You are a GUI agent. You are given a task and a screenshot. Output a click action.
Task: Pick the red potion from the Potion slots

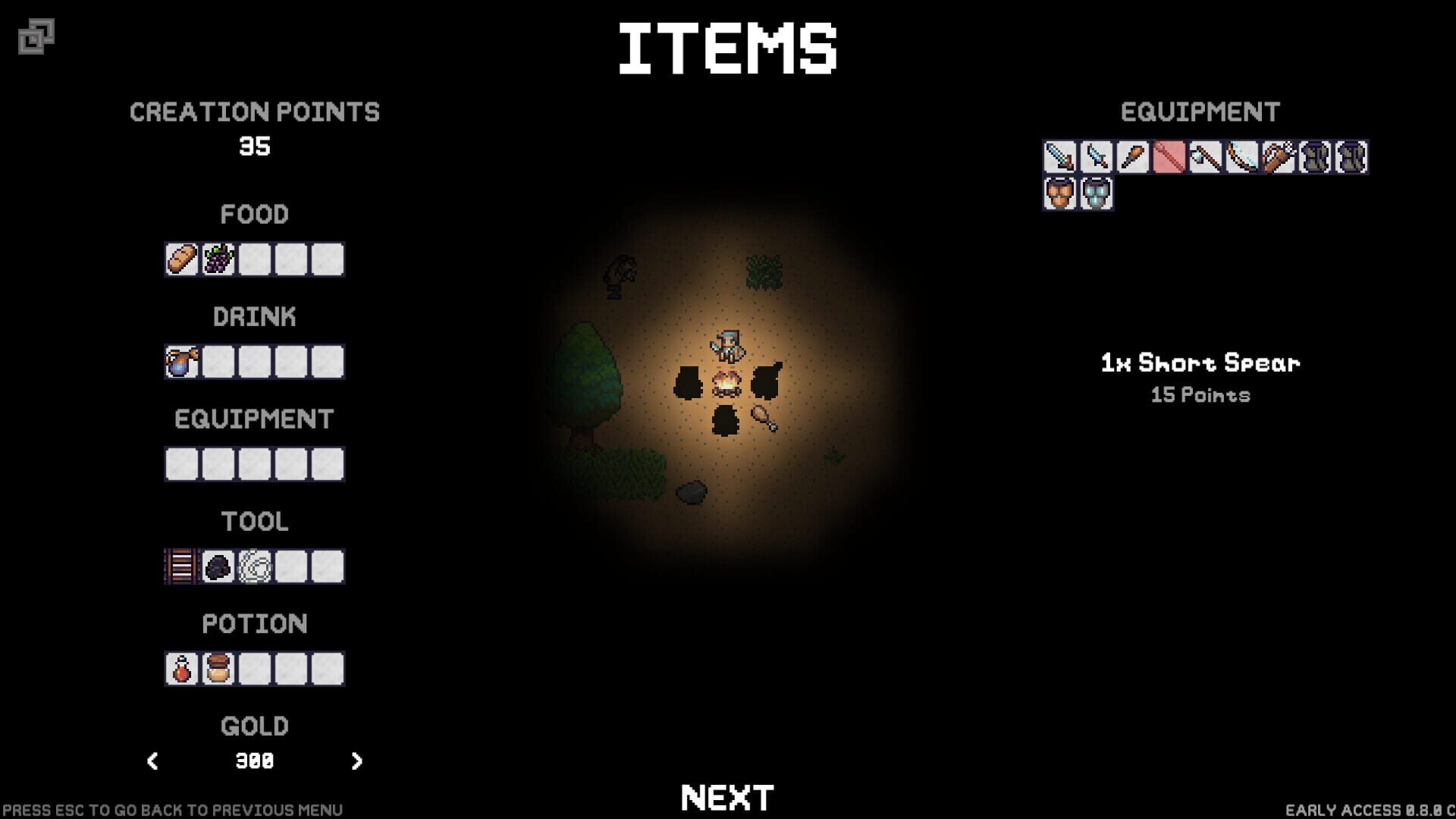coord(182,668)
